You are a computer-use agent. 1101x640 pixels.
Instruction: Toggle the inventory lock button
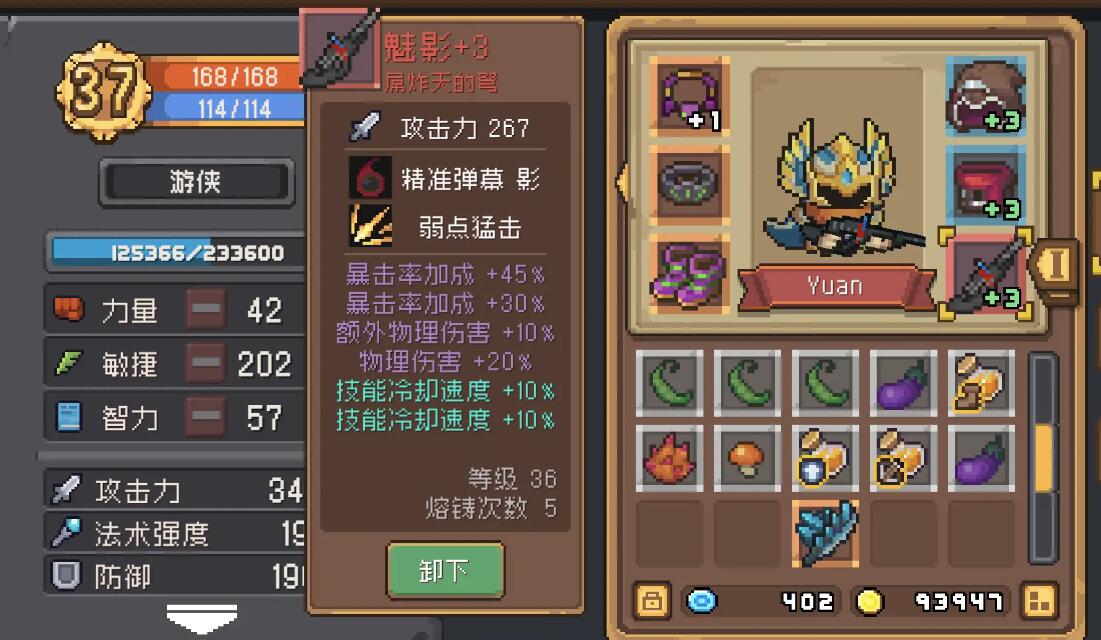[x=652, y=601]
